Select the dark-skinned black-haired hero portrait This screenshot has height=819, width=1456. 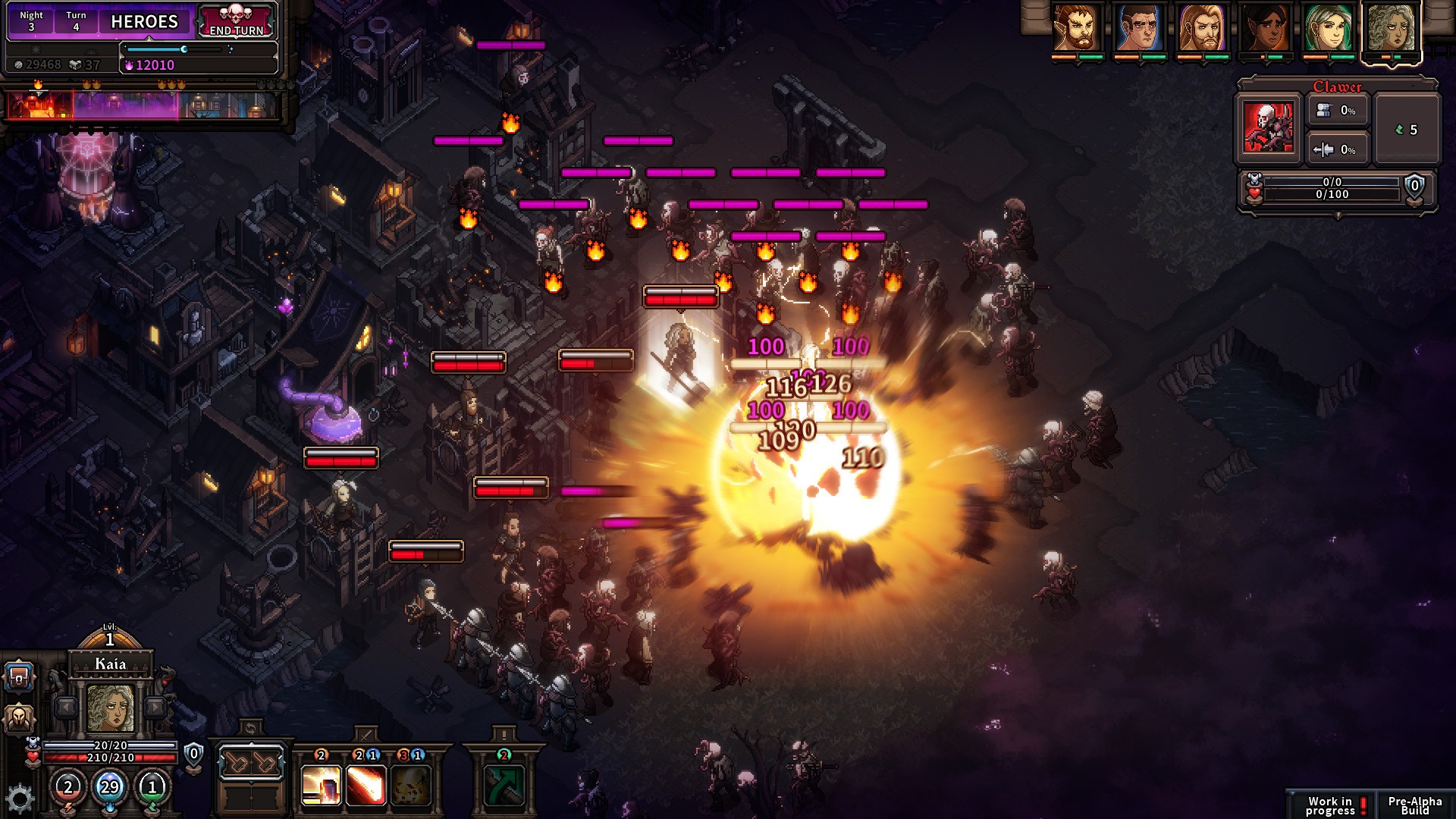coord(1266,28)
